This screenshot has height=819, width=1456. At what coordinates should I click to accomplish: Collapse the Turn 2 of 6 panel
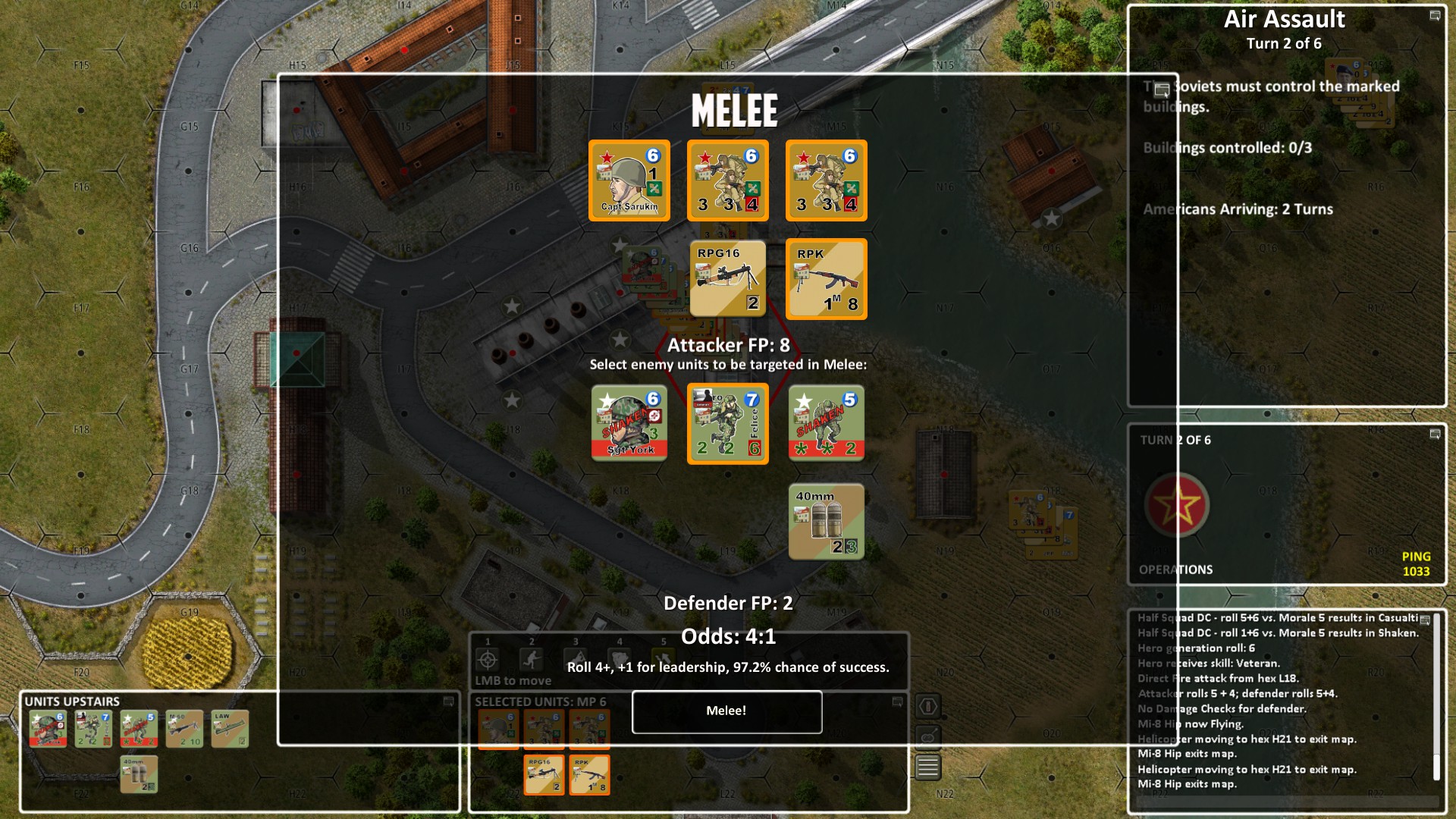point(1435,435)
